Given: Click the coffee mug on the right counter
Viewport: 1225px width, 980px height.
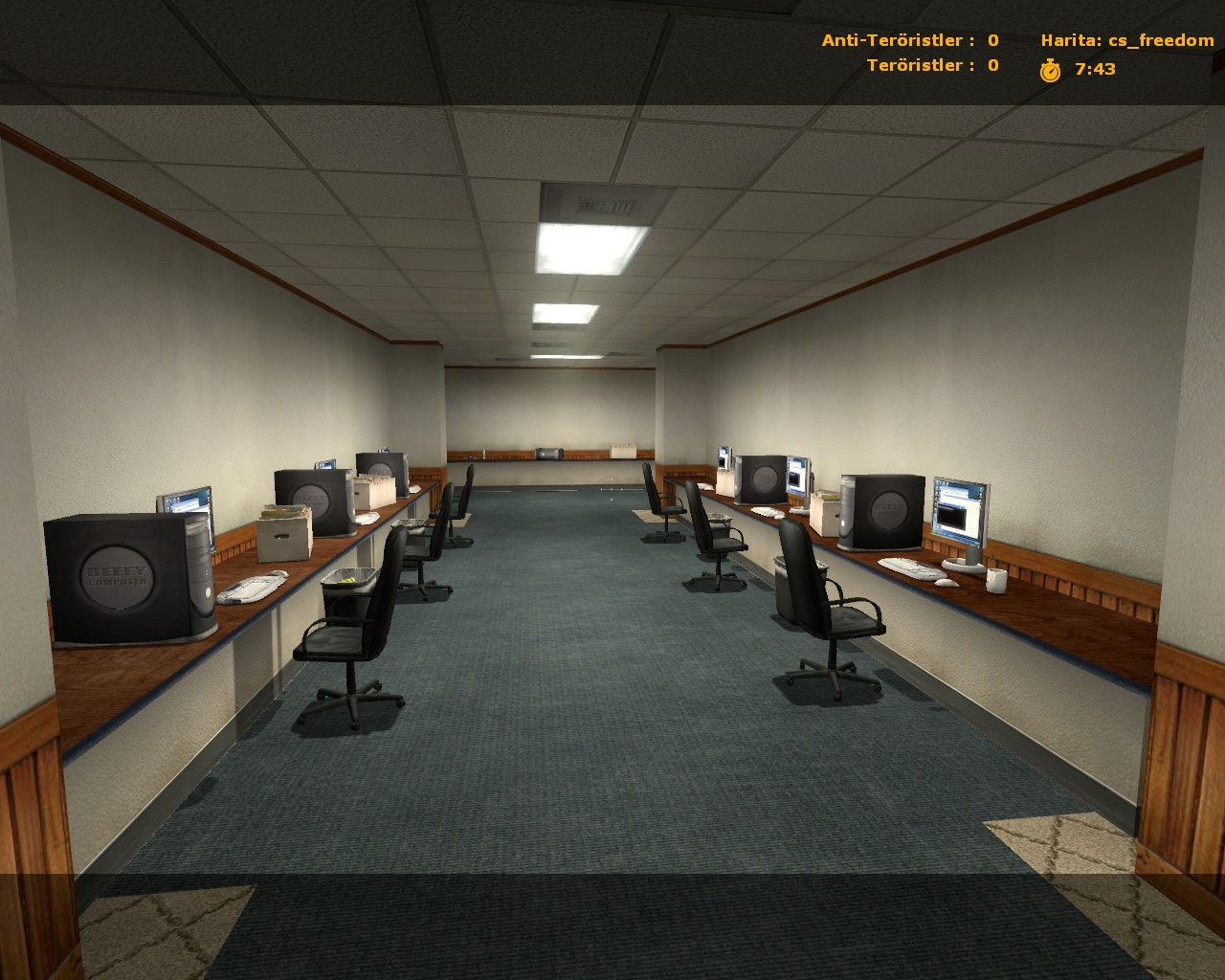Looking at the screenshot, I should click(x=996, y=581).
